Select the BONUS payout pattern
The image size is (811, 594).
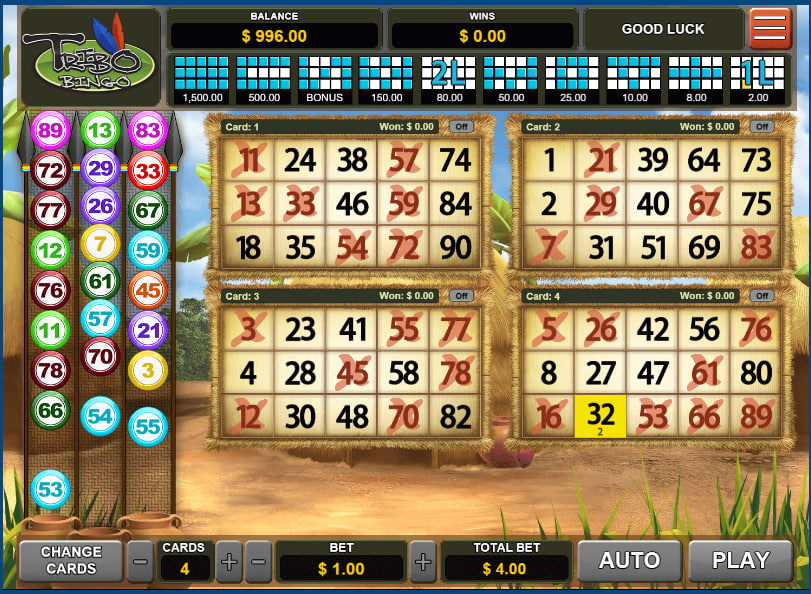click(x=325, y=79)
